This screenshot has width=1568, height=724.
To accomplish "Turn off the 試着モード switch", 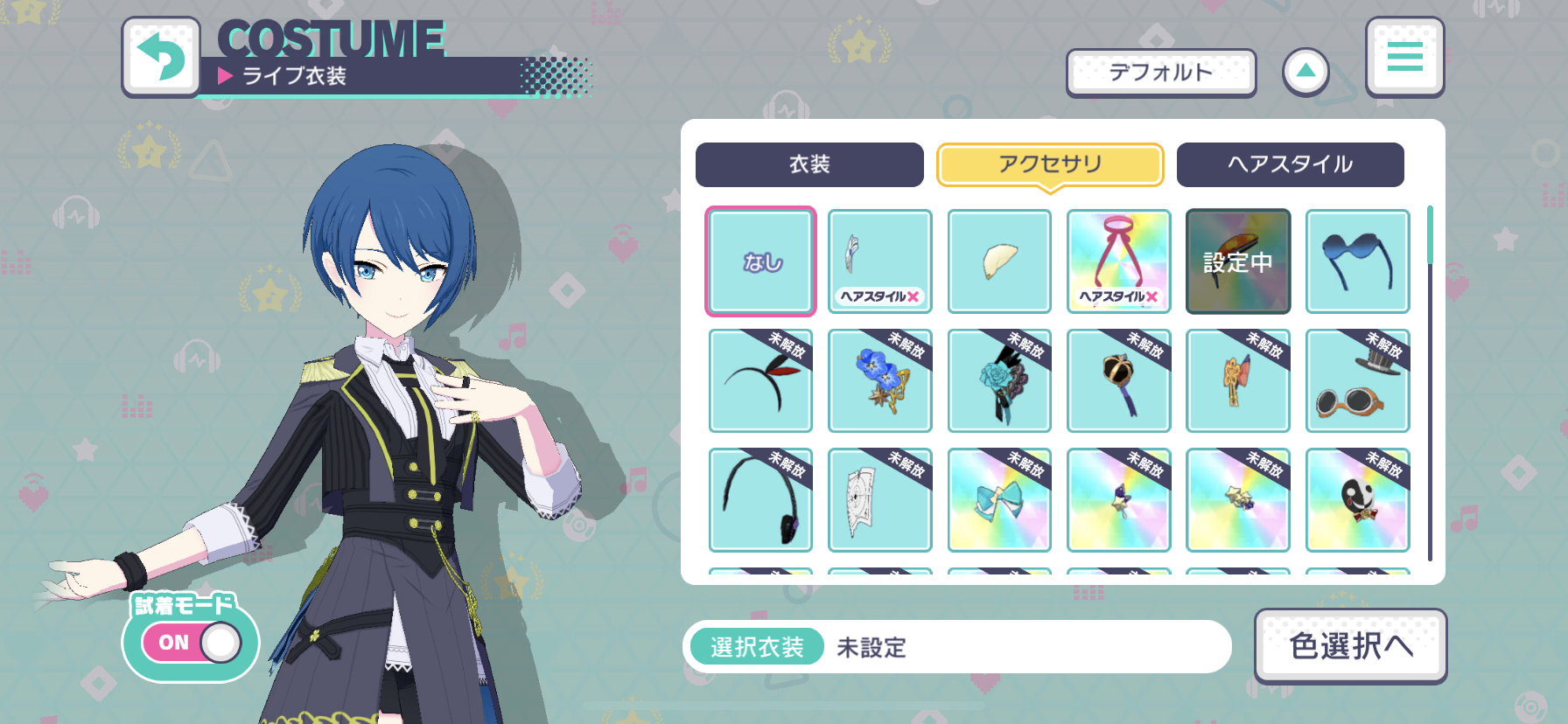I will 189,643.
